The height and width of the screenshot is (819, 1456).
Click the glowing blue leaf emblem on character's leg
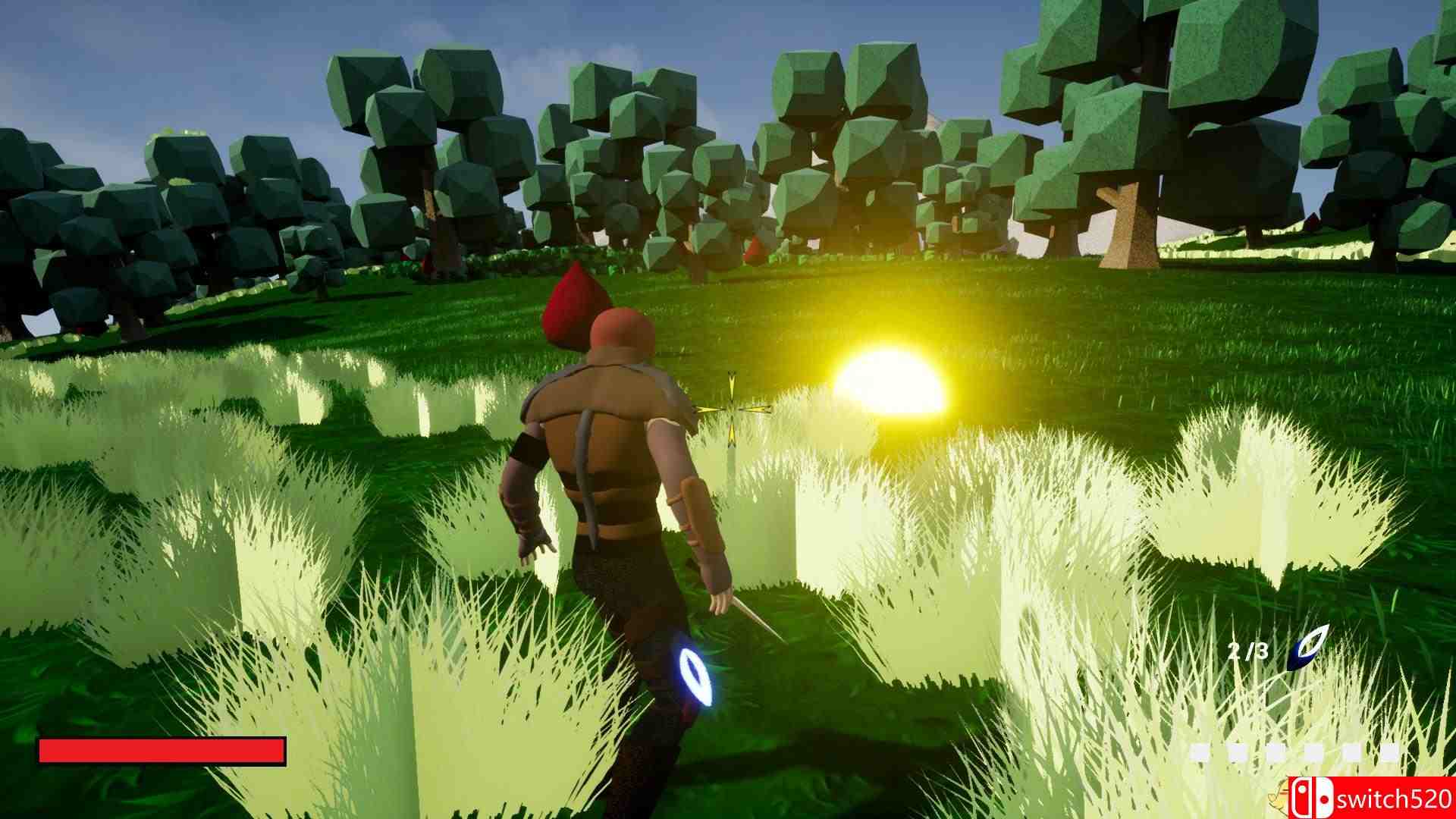(x=694, y=675)
